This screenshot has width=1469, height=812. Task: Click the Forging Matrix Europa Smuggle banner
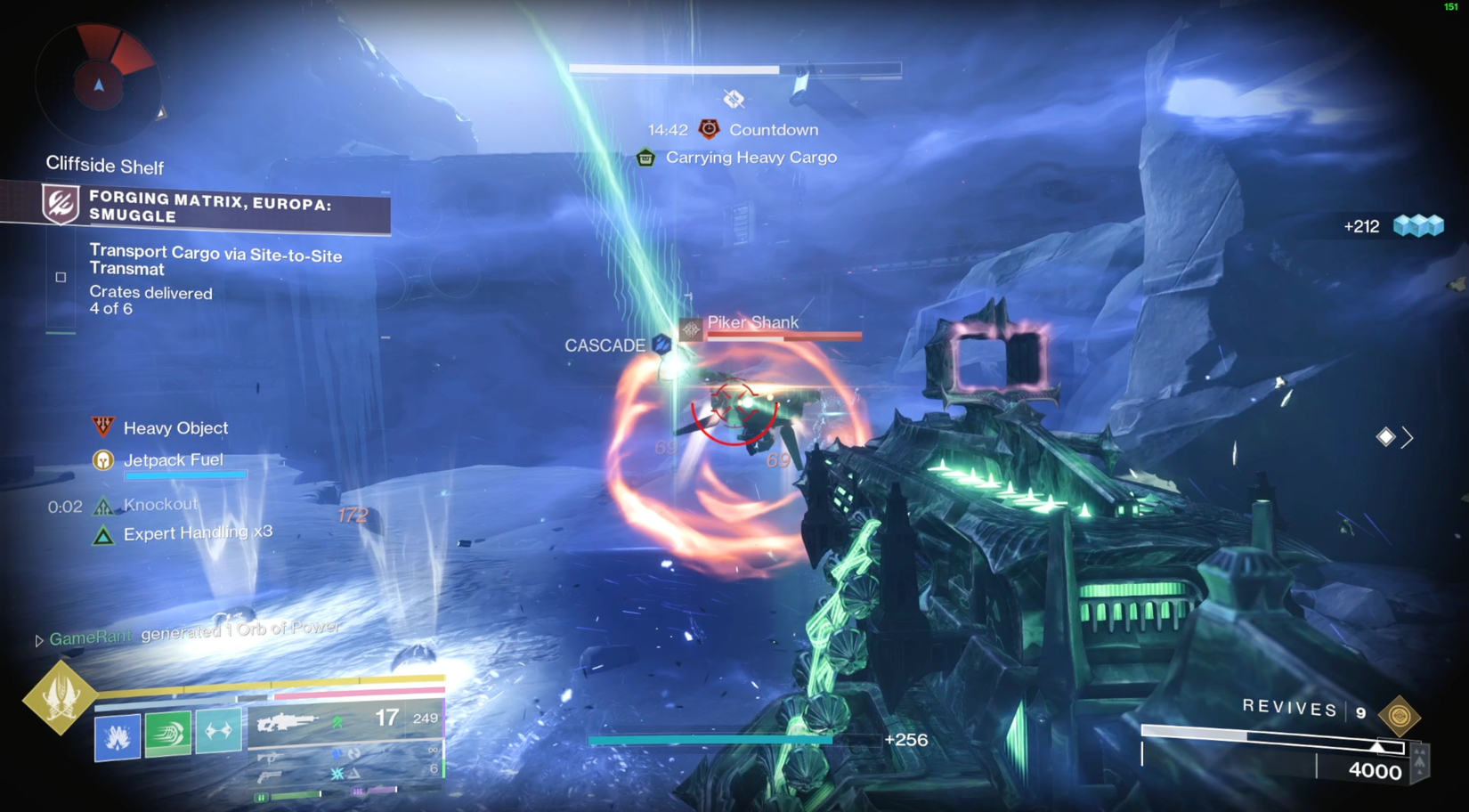click(x=209, y=207)
